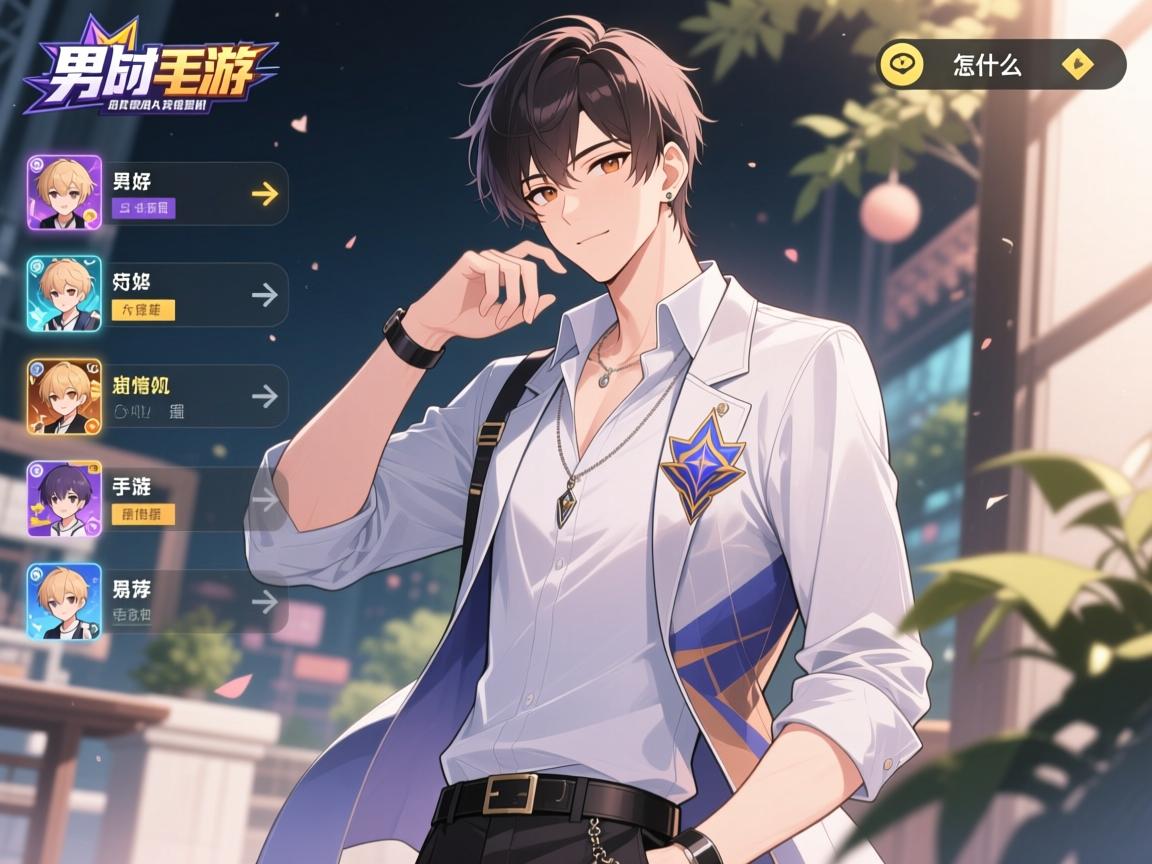
Task: Pick the teal-framed blonde character avatar
Action: coord(64,294)
